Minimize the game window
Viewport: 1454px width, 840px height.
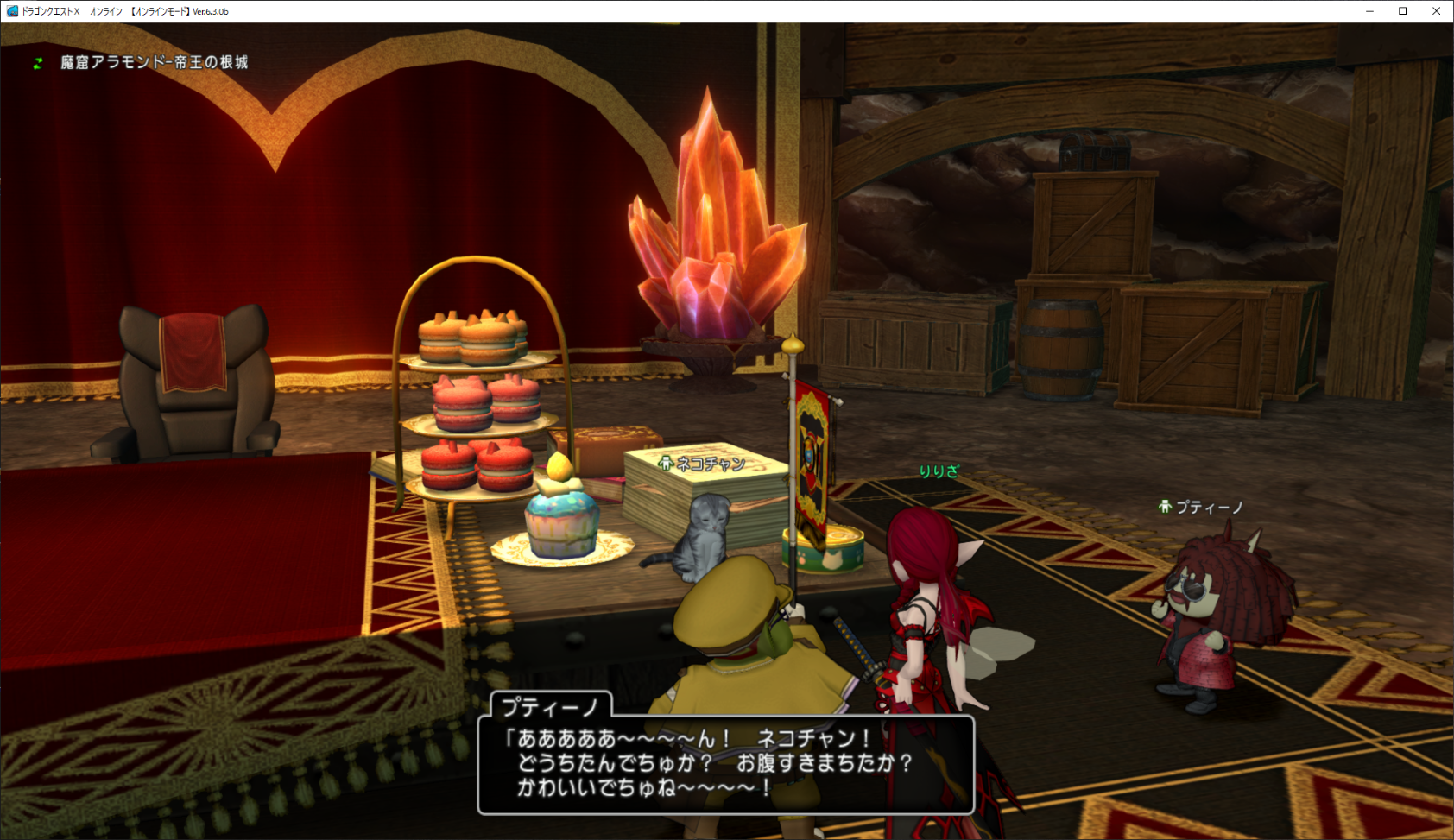point(1369,11)
